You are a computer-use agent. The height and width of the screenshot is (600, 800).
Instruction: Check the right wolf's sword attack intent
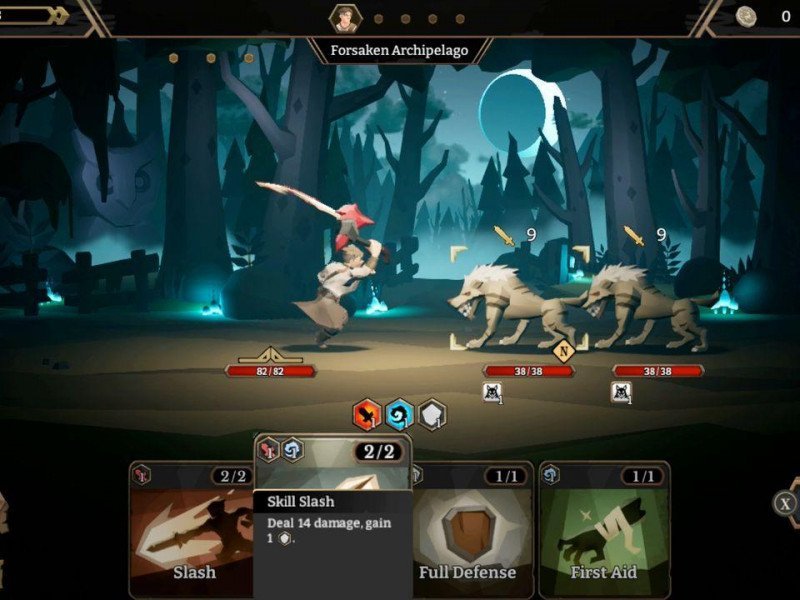(634, 236)
